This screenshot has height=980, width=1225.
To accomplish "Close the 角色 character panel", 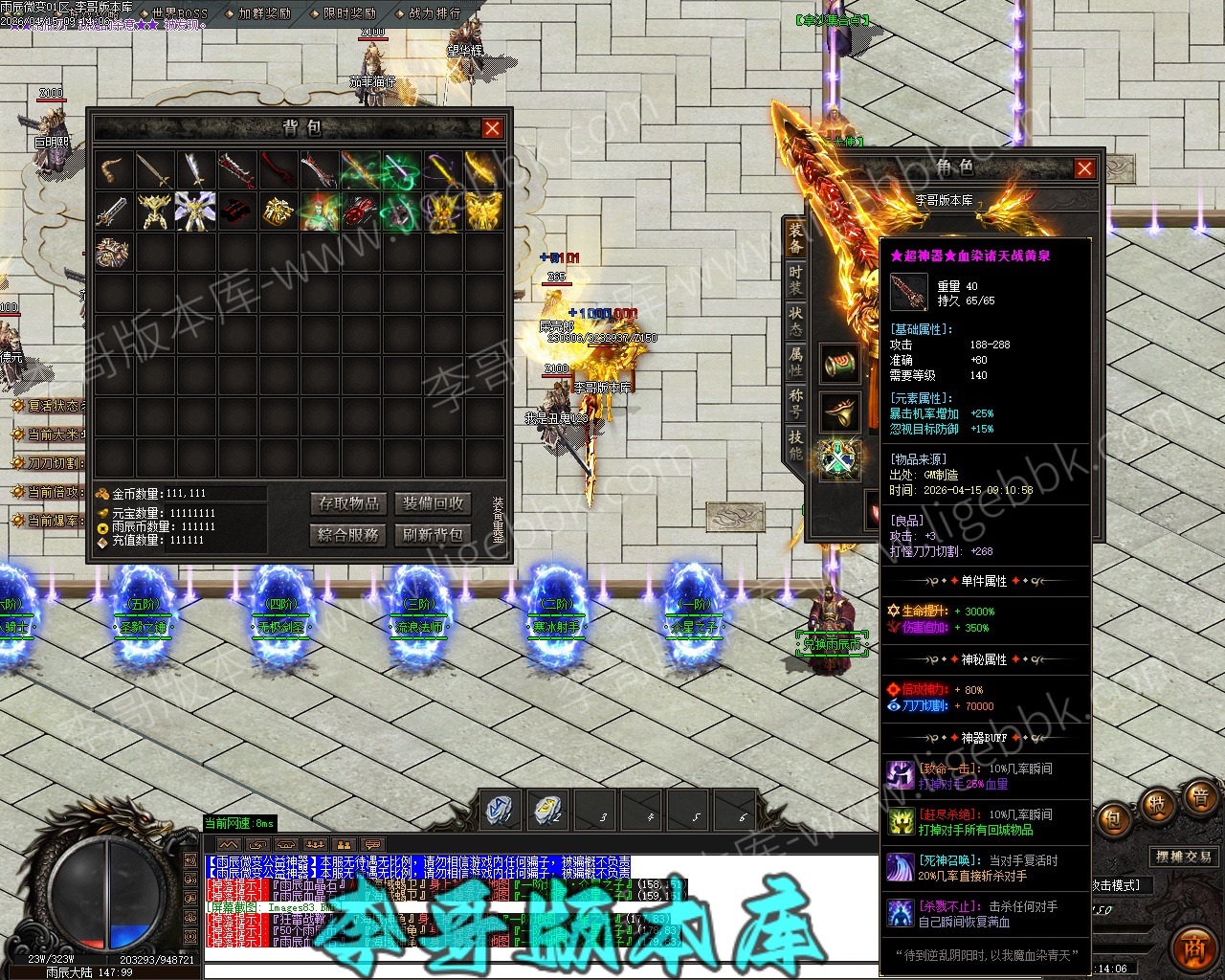I will (1084, 169).
